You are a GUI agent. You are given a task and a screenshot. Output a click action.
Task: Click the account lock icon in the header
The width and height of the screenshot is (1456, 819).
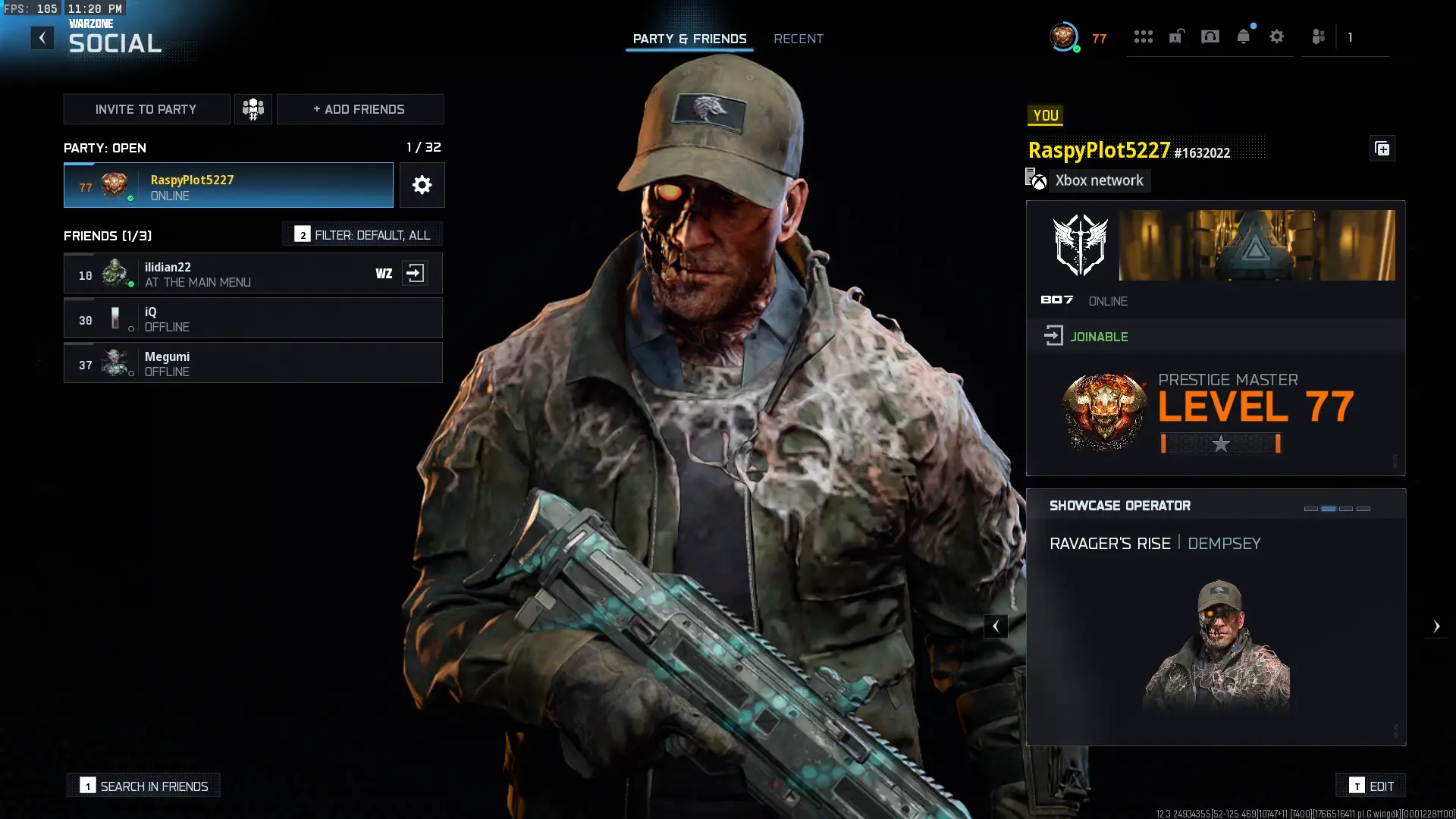click(1176, 36)
